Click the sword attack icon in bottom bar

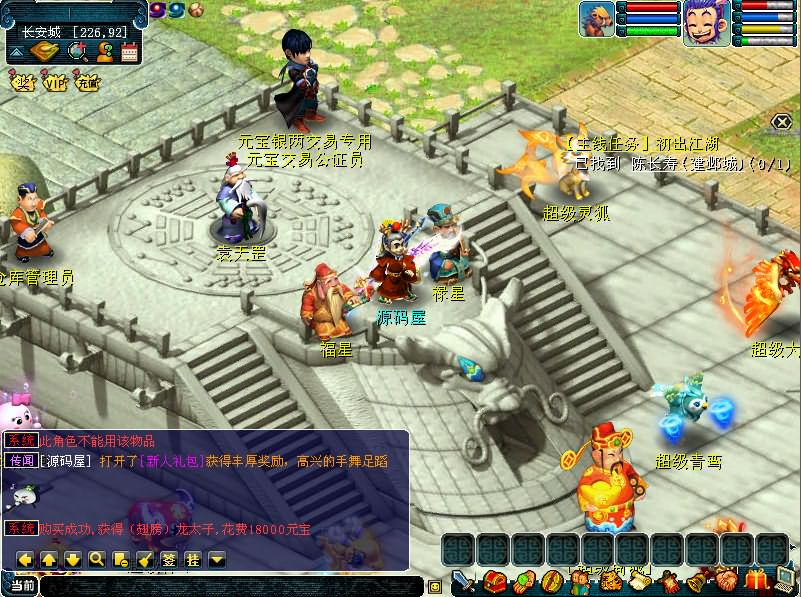(465, 581)
